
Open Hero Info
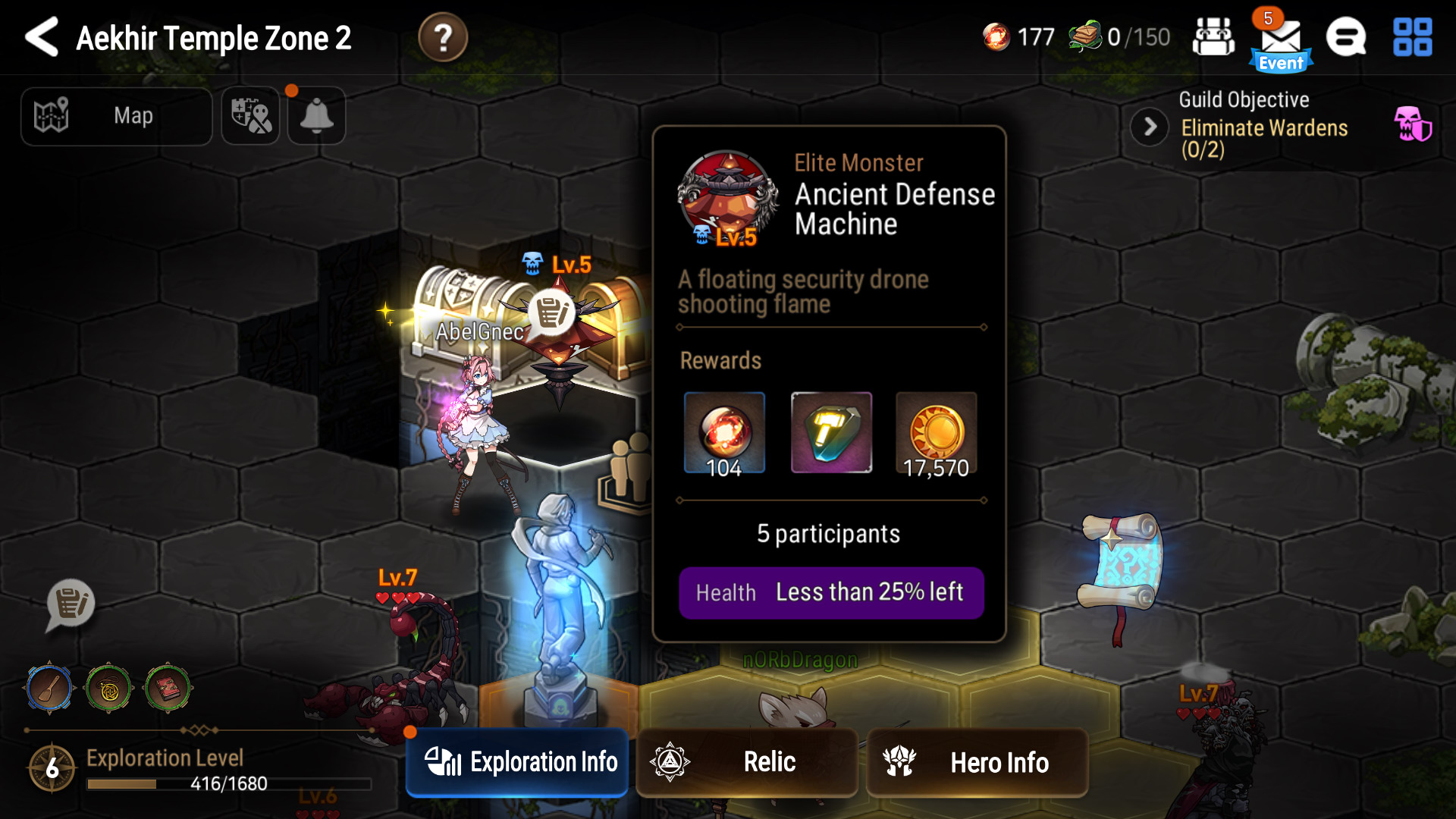(x=977, y=762)
